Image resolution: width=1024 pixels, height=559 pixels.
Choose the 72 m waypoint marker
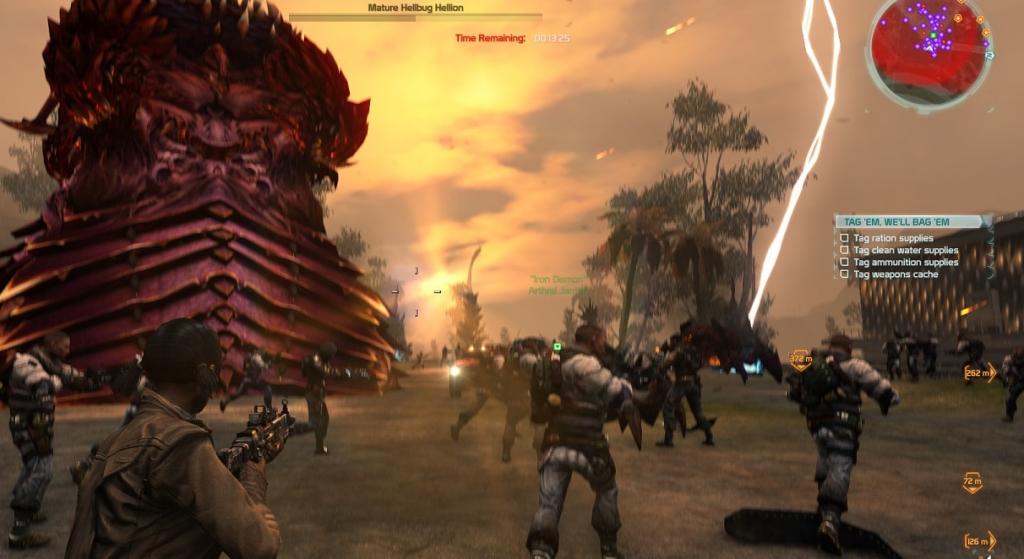(x=972, y=483)
